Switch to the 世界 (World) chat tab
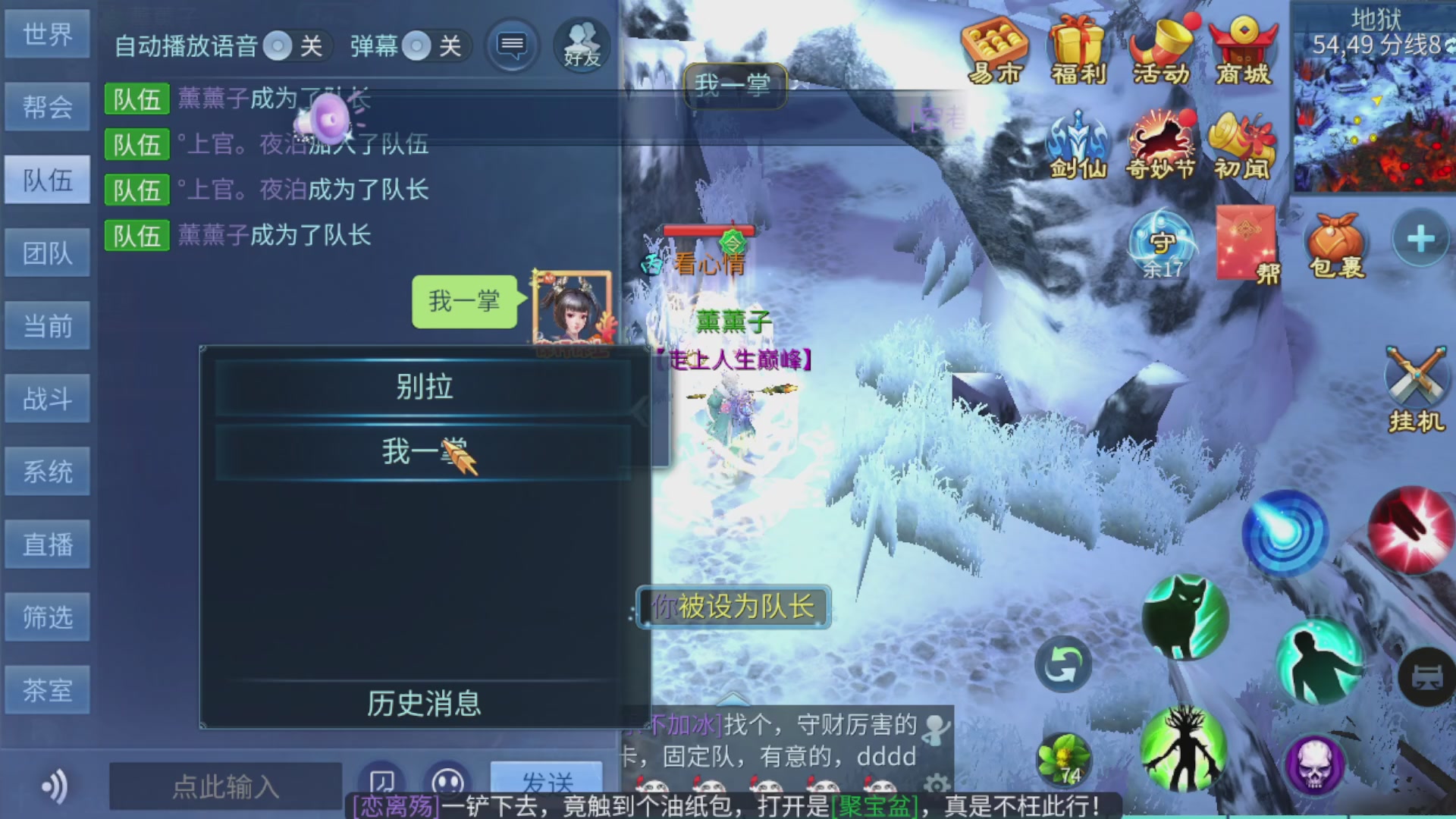This screenshot has width=1456, height=819. 47,34
